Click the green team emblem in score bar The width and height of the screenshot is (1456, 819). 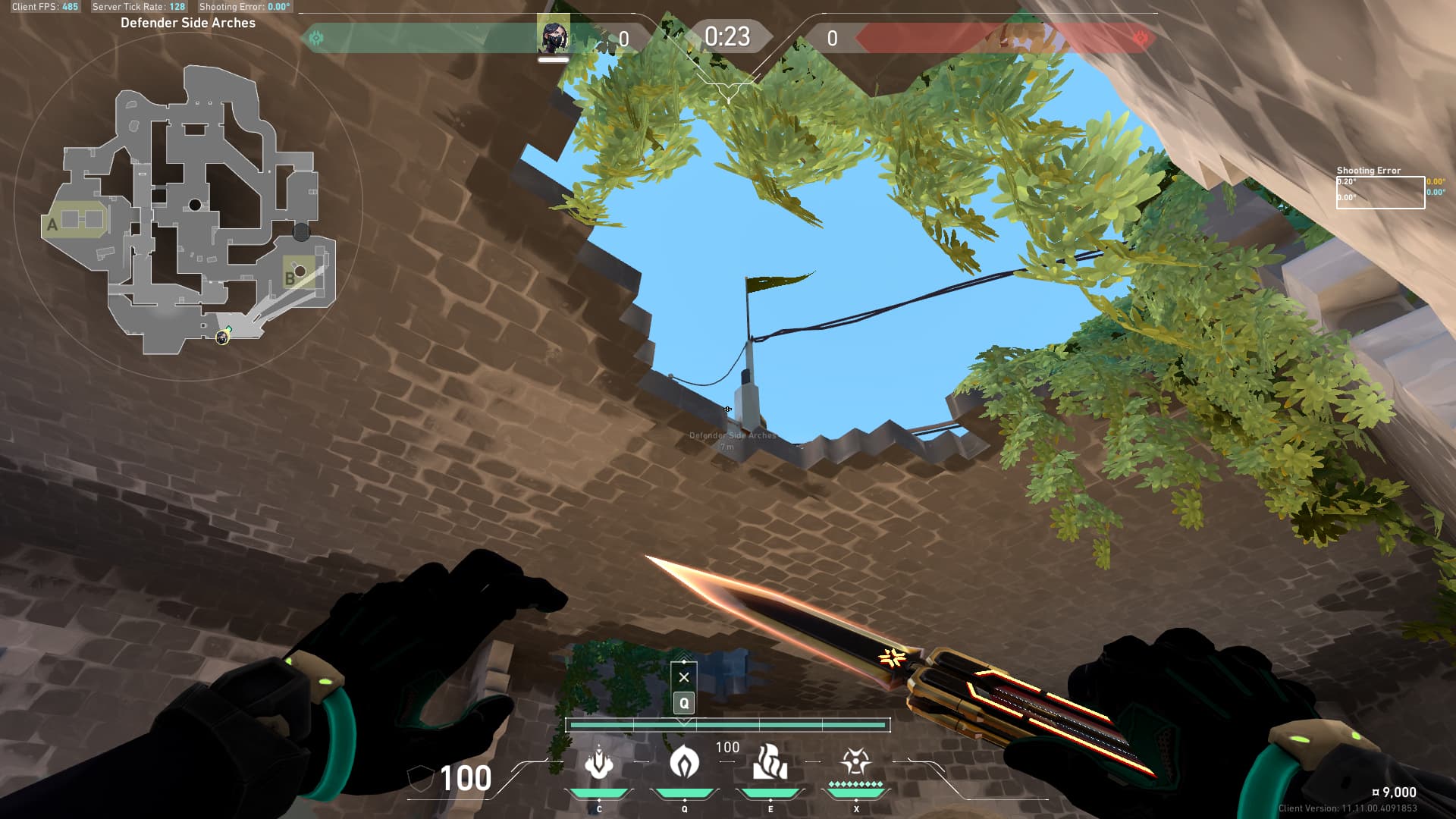coord(316,38)
